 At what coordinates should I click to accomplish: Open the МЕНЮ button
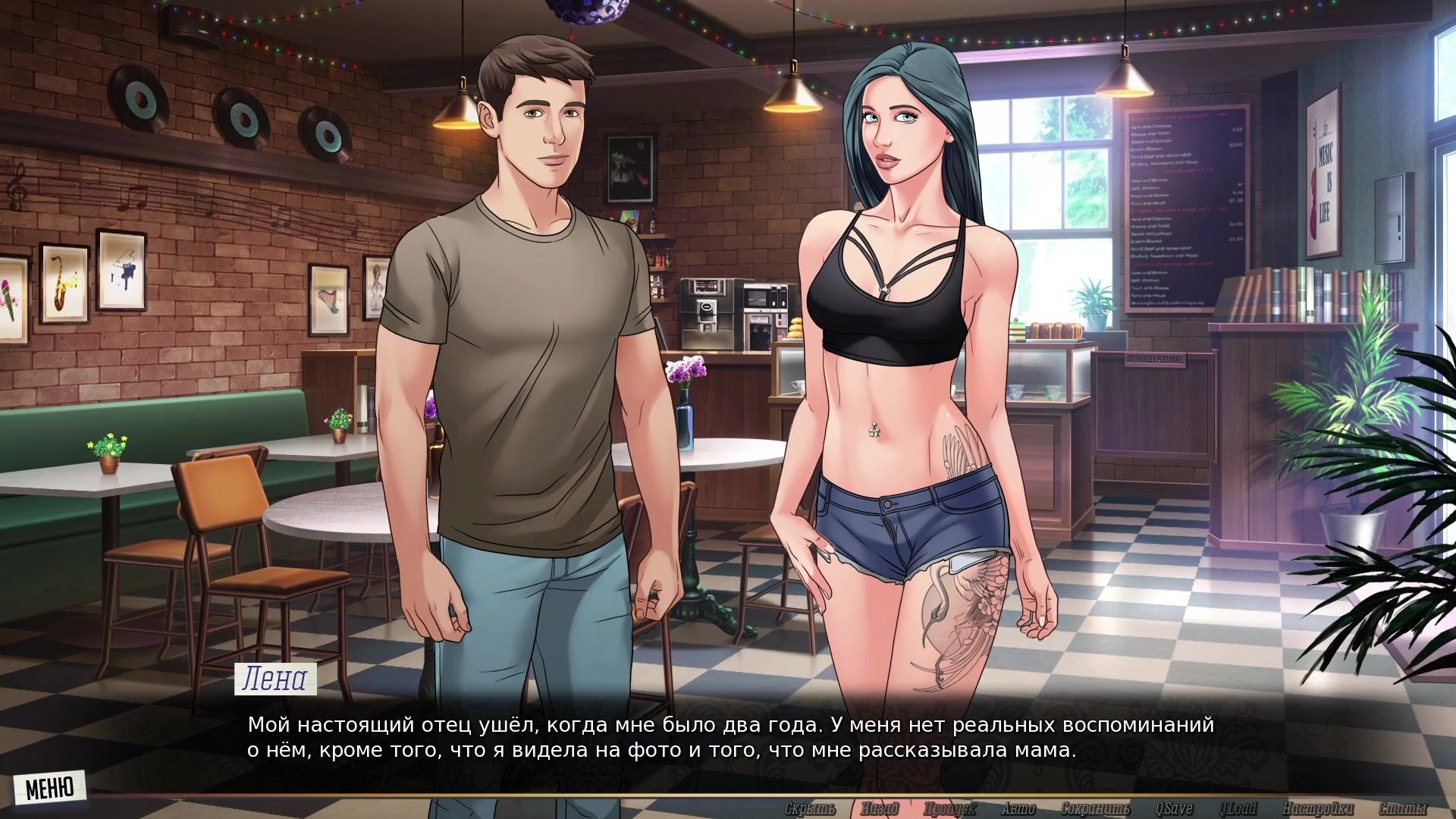click(x=49, y=788)
